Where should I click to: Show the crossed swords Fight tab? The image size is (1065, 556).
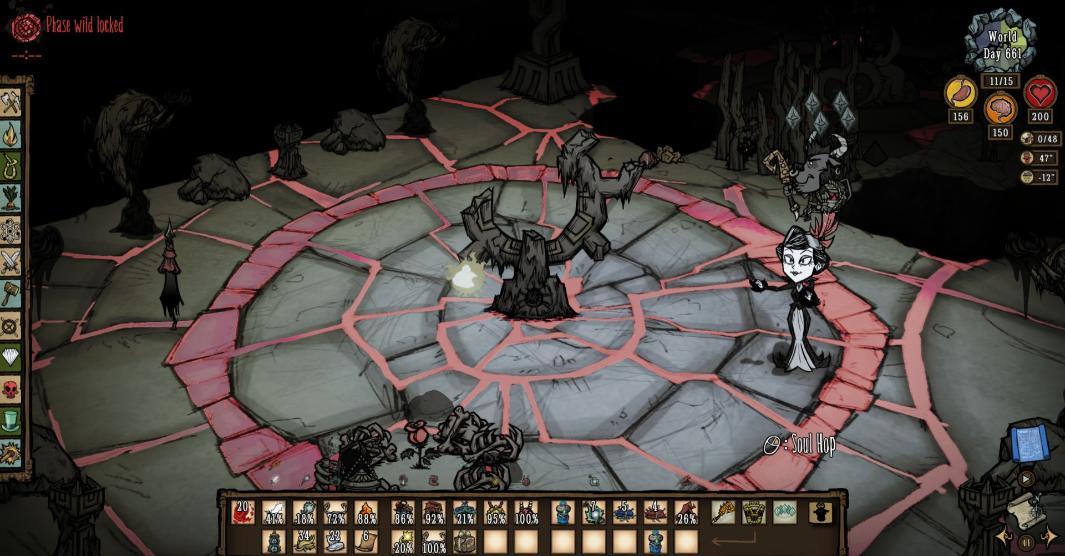(x=12, y=261)
